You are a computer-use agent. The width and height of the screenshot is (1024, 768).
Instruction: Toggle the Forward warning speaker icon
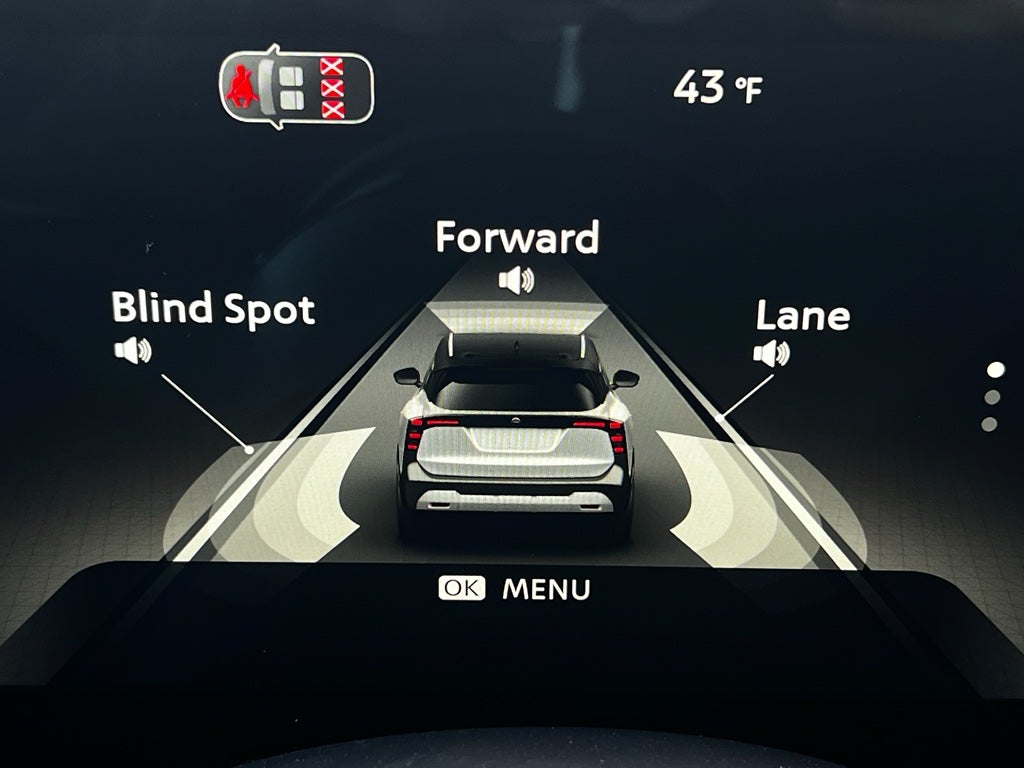coord(516,280)
